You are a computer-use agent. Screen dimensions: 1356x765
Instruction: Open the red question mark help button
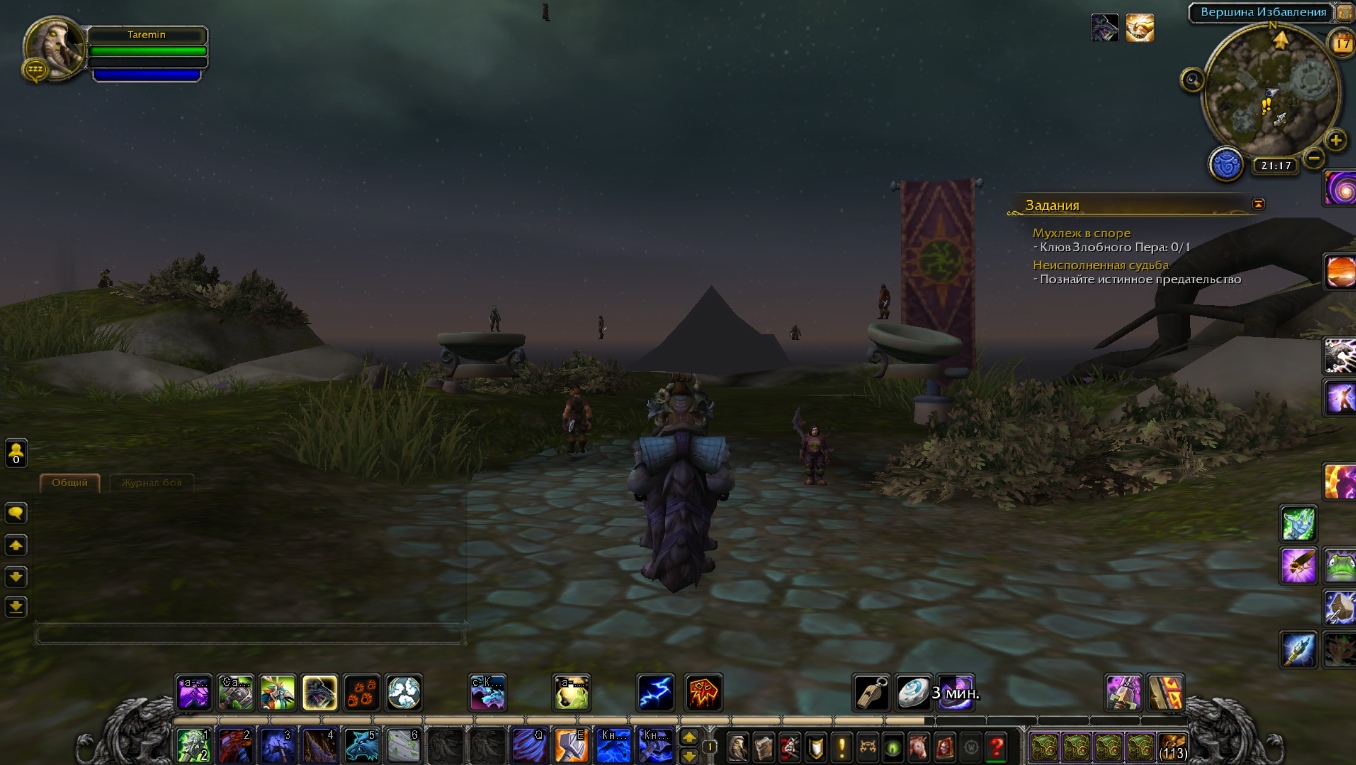pos(995,746)
